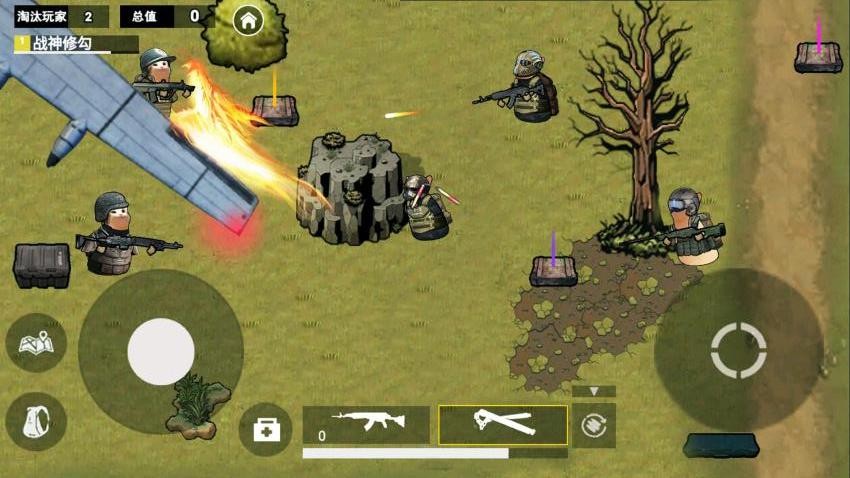Image resolution: width=850 pixels, height=478 pixels.
Task: Click the white movement joystick knob
Action: pyautogui.click(x=161, y=351)
